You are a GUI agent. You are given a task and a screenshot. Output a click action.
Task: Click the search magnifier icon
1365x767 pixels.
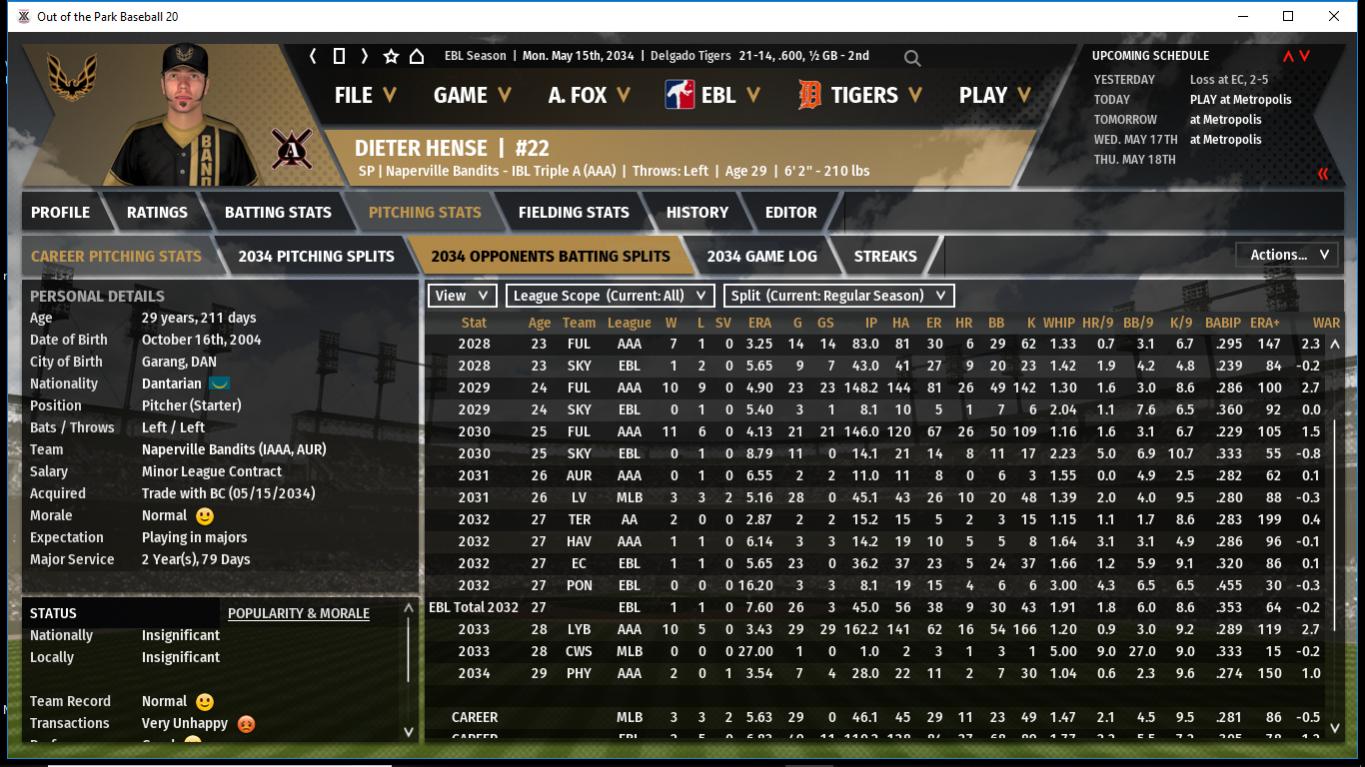[912, 58]
